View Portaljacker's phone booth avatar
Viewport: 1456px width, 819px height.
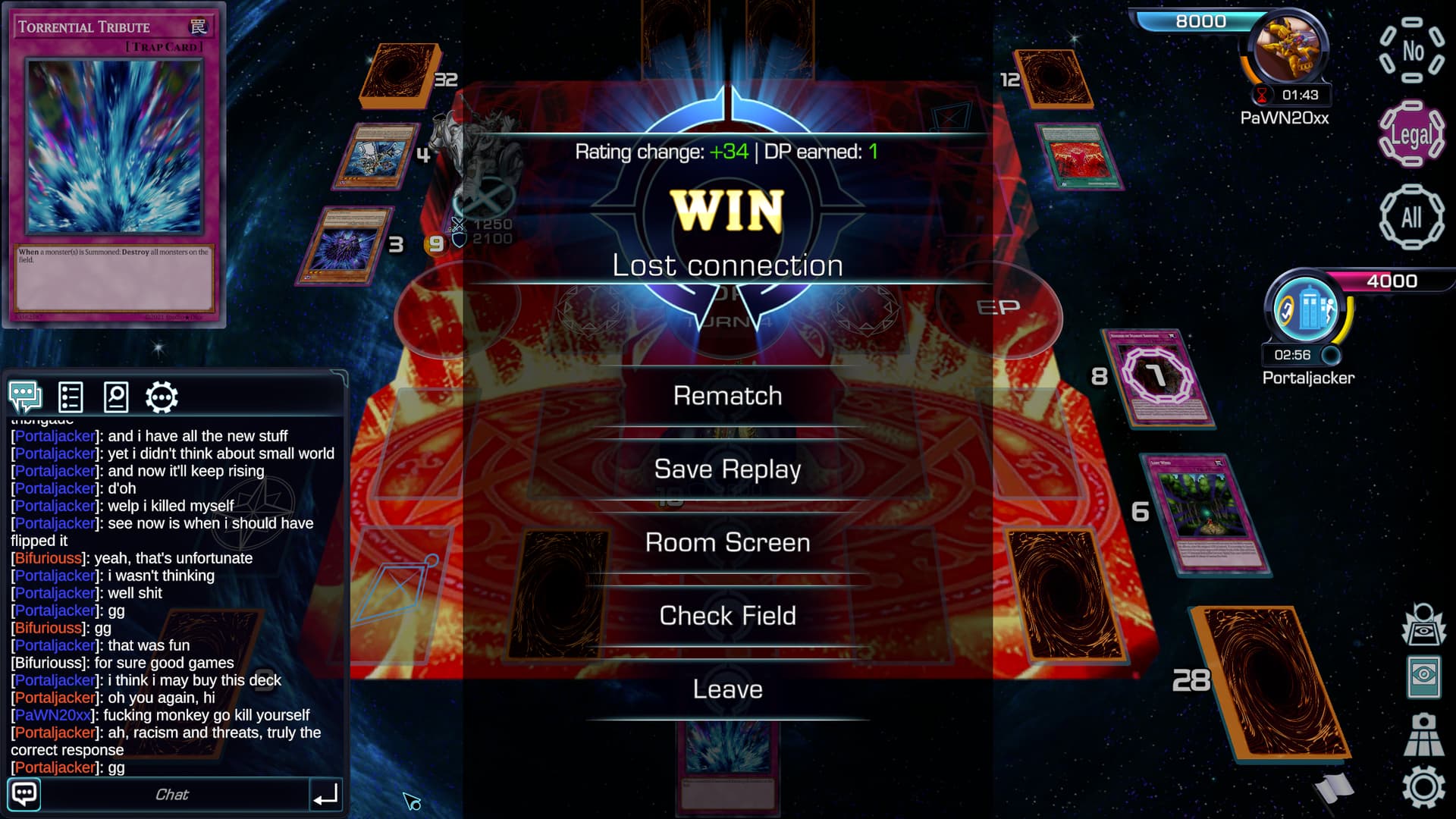point(1307,309)
